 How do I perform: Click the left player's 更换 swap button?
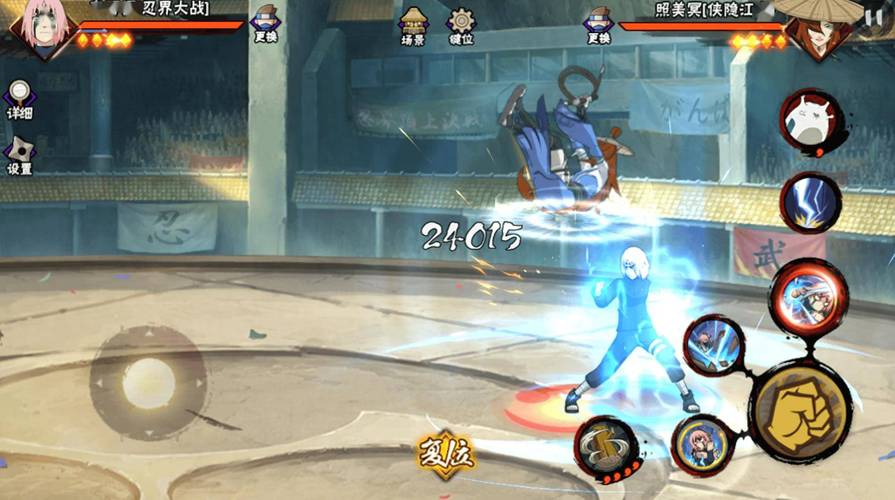(265, 25)
